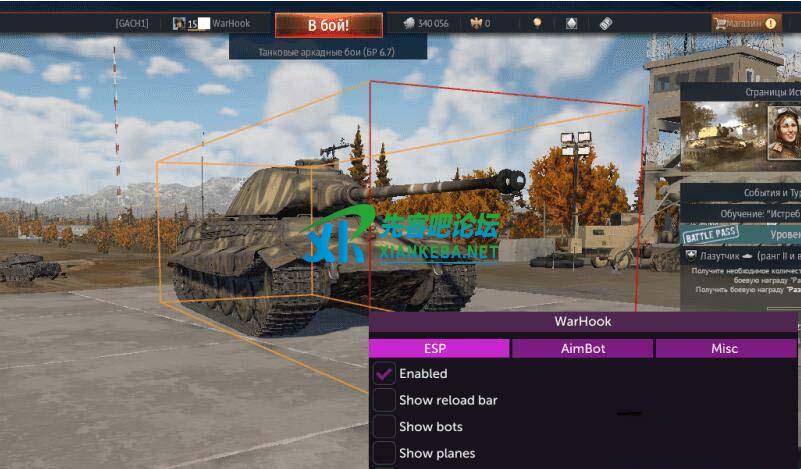Uncheck the Enabled checkbox
Image resolution: width=801 pixels, height=469 pixels.
(384, 374)
